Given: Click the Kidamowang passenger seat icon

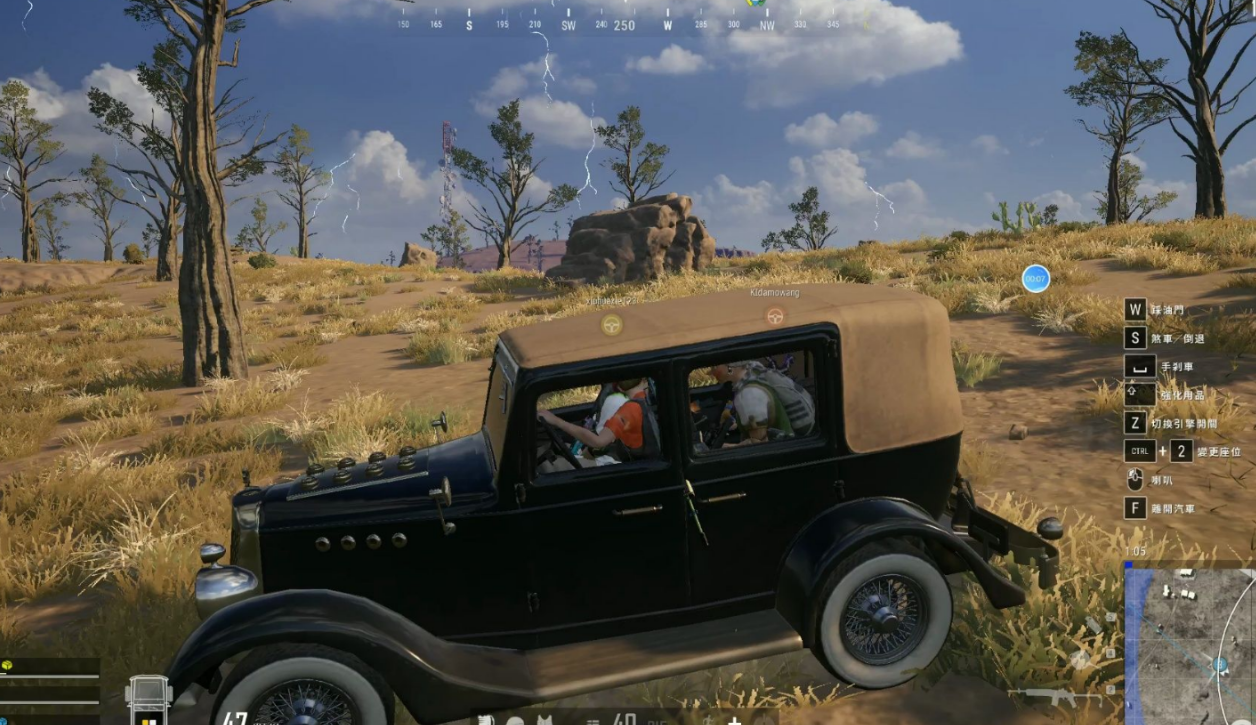Looking at the screenshot, I should [775, 316].
